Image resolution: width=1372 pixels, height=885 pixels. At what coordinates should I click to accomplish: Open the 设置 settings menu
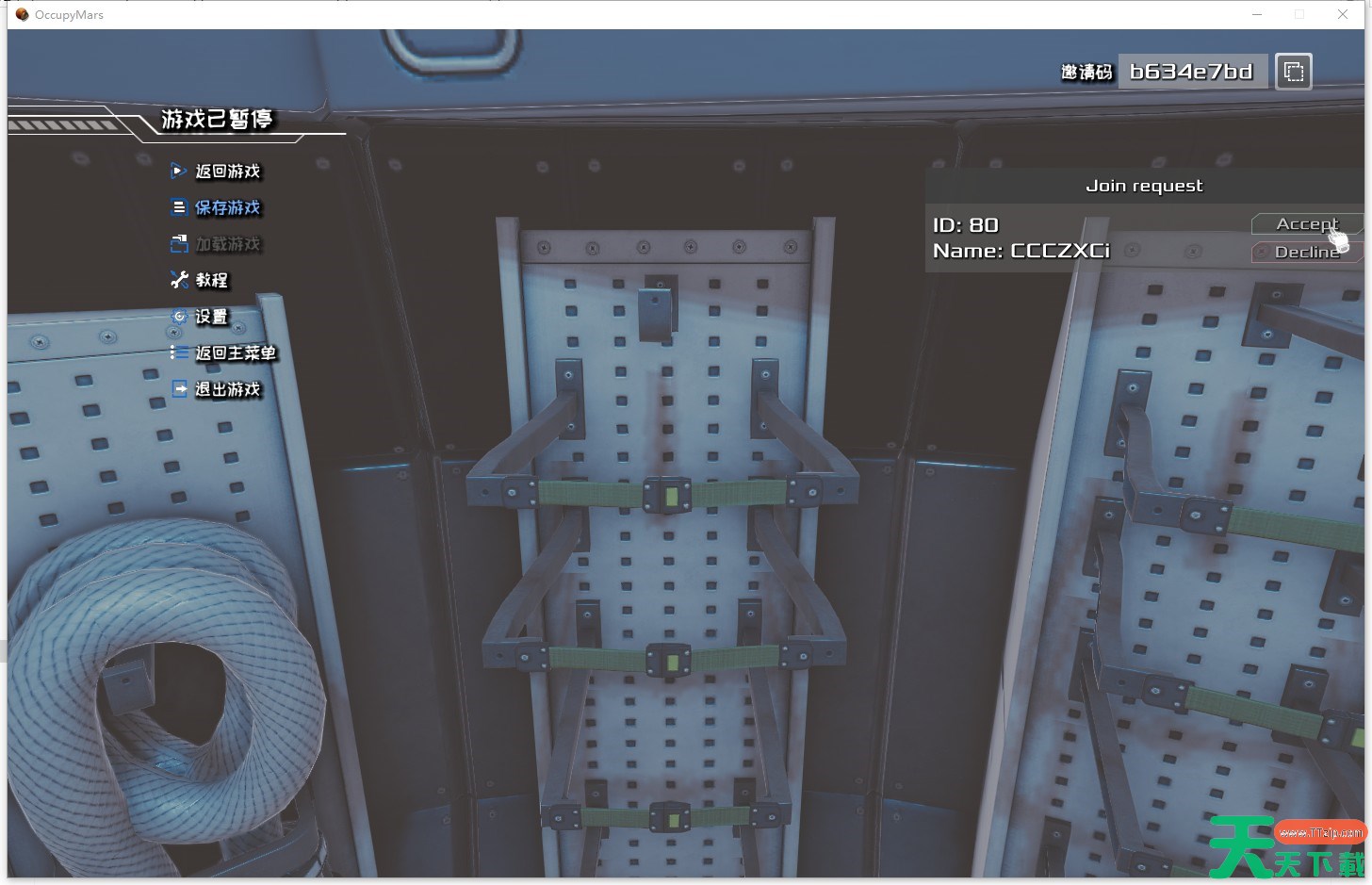point(211,317)
